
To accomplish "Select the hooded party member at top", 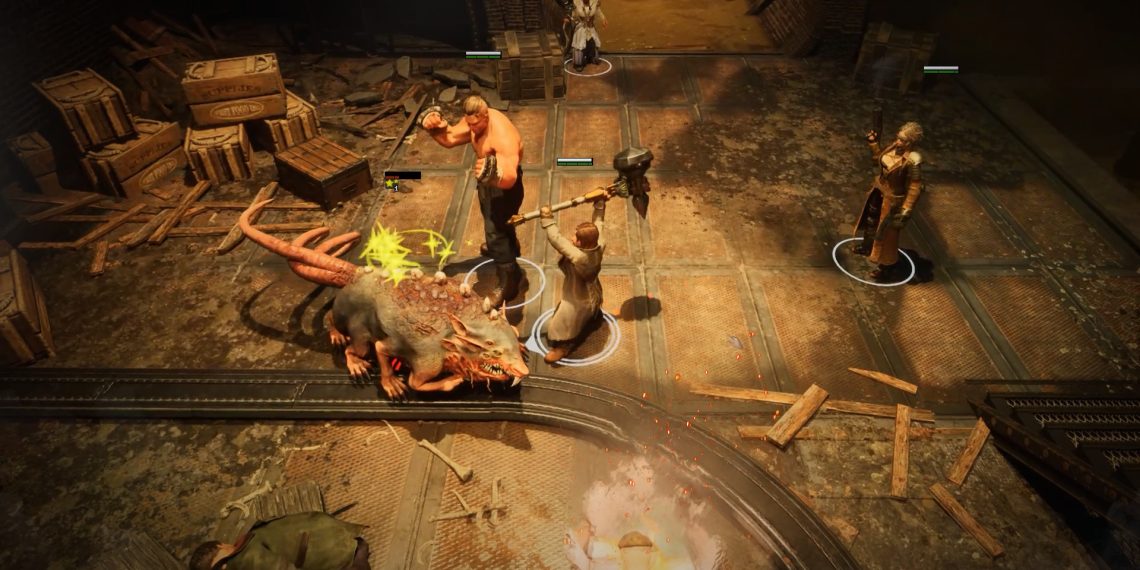I will click(x=584, y=28).
